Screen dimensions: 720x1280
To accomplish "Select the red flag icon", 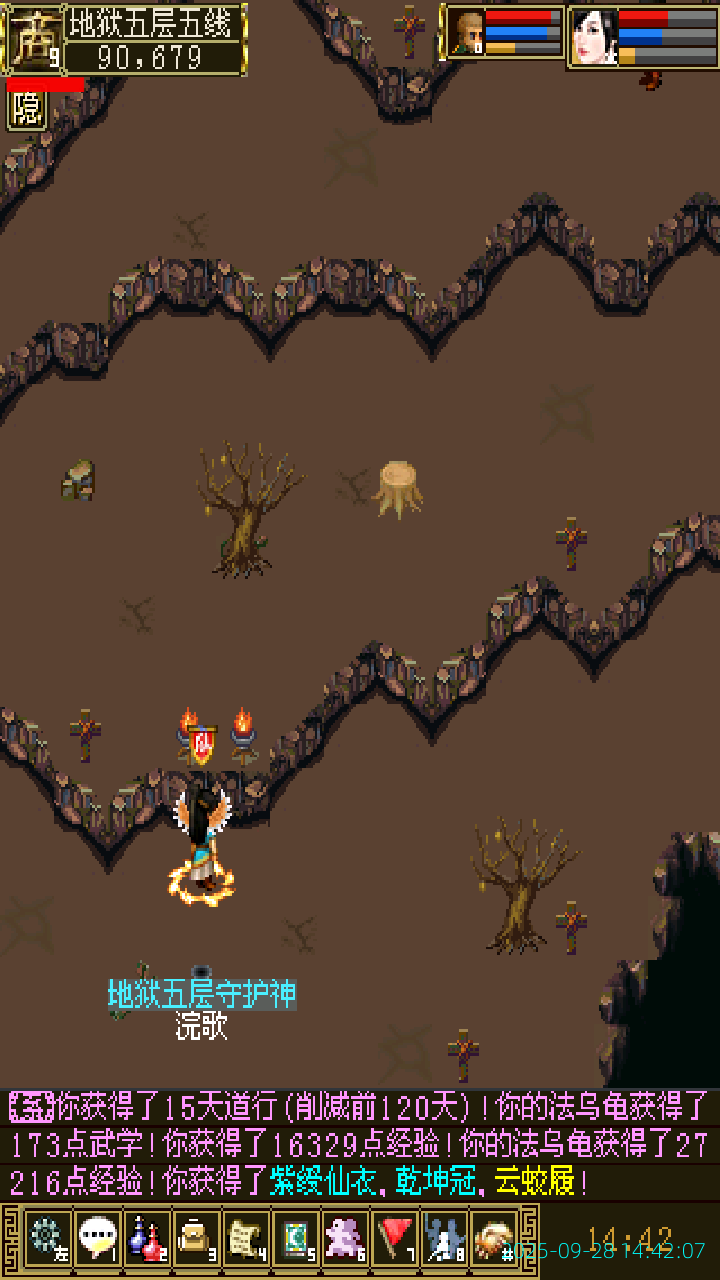I will pyautogui.click(x=395, y=1238).
